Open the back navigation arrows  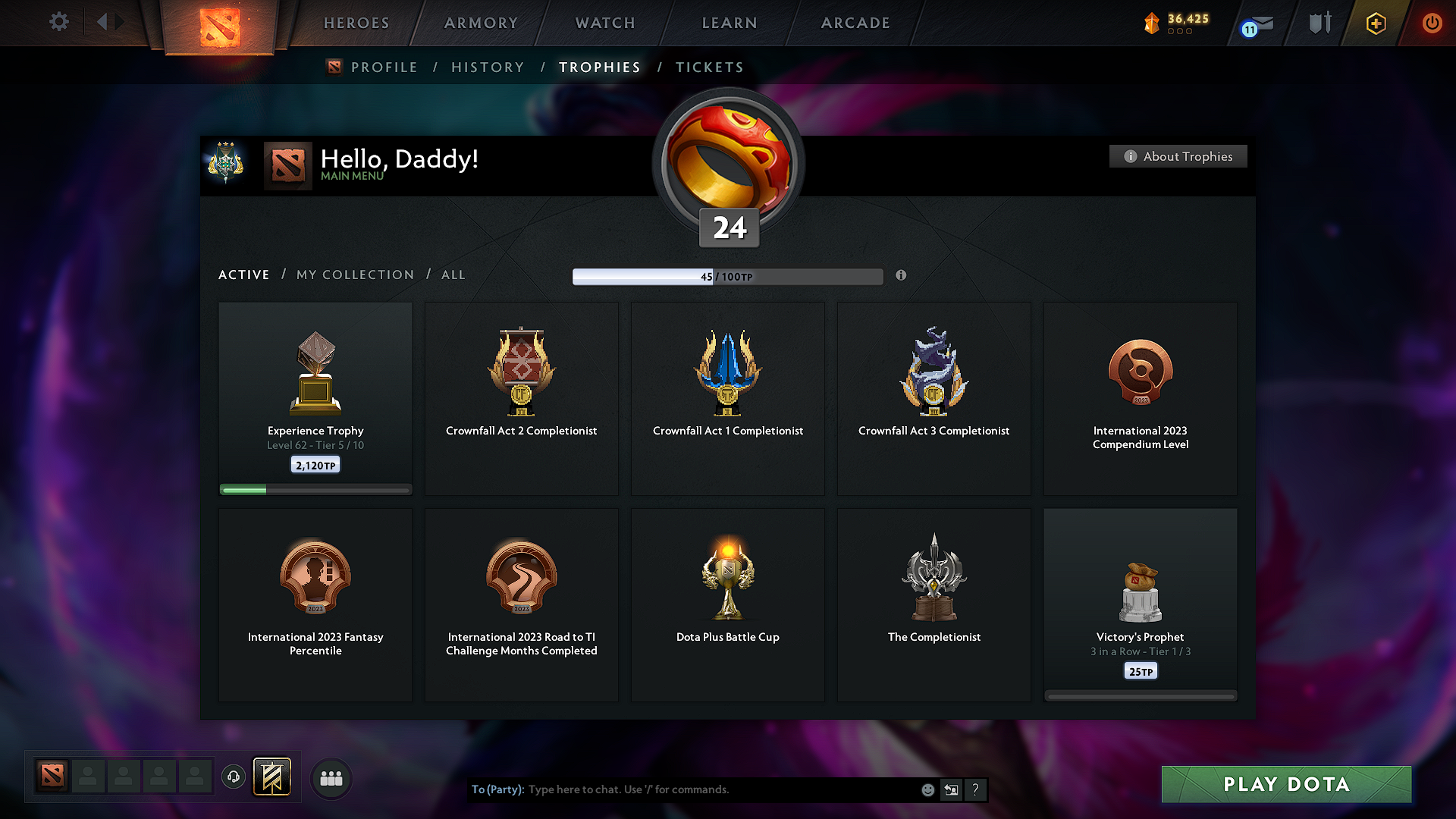point(108,22)
